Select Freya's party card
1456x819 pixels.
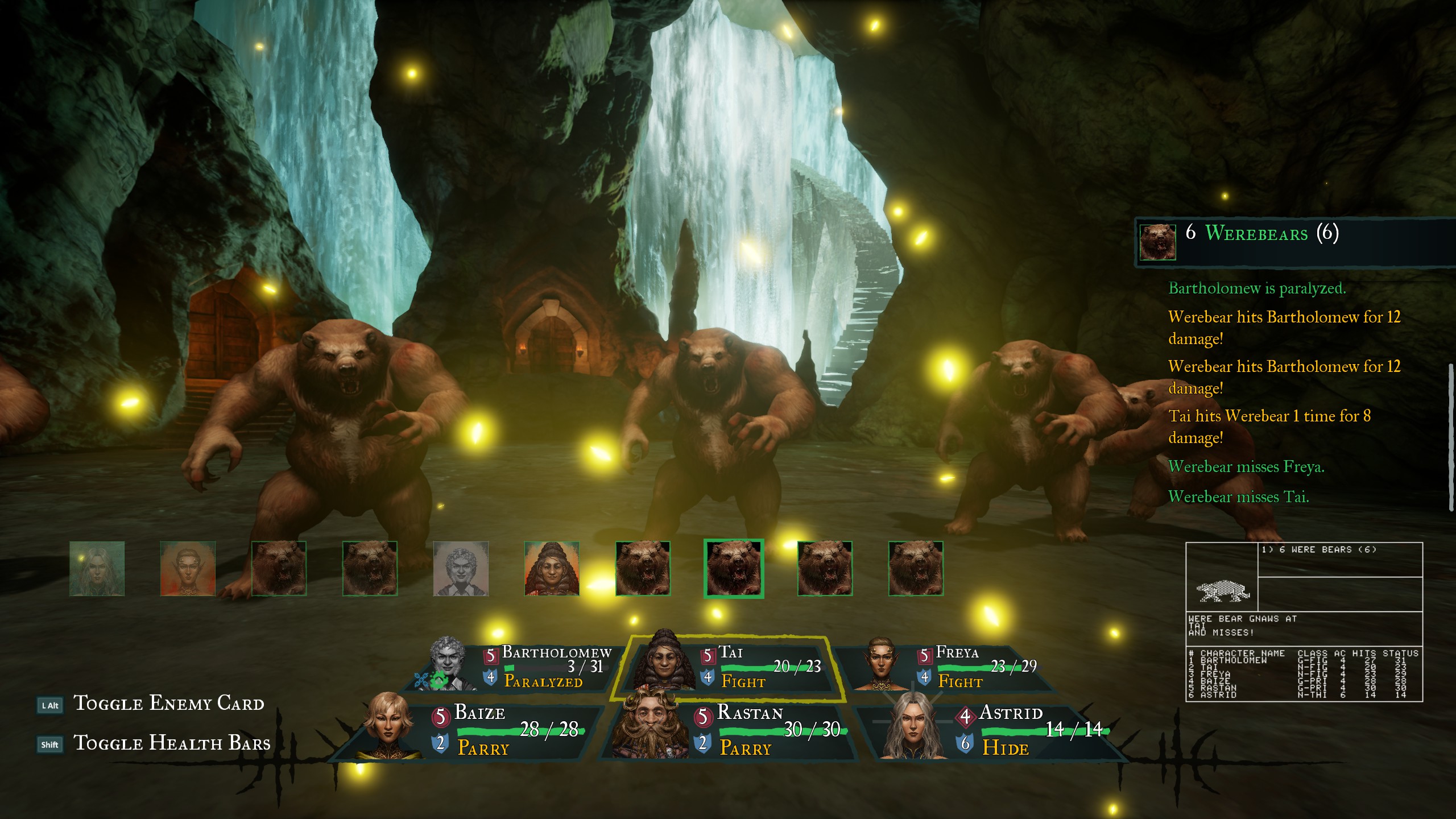(x=955, y=666)
